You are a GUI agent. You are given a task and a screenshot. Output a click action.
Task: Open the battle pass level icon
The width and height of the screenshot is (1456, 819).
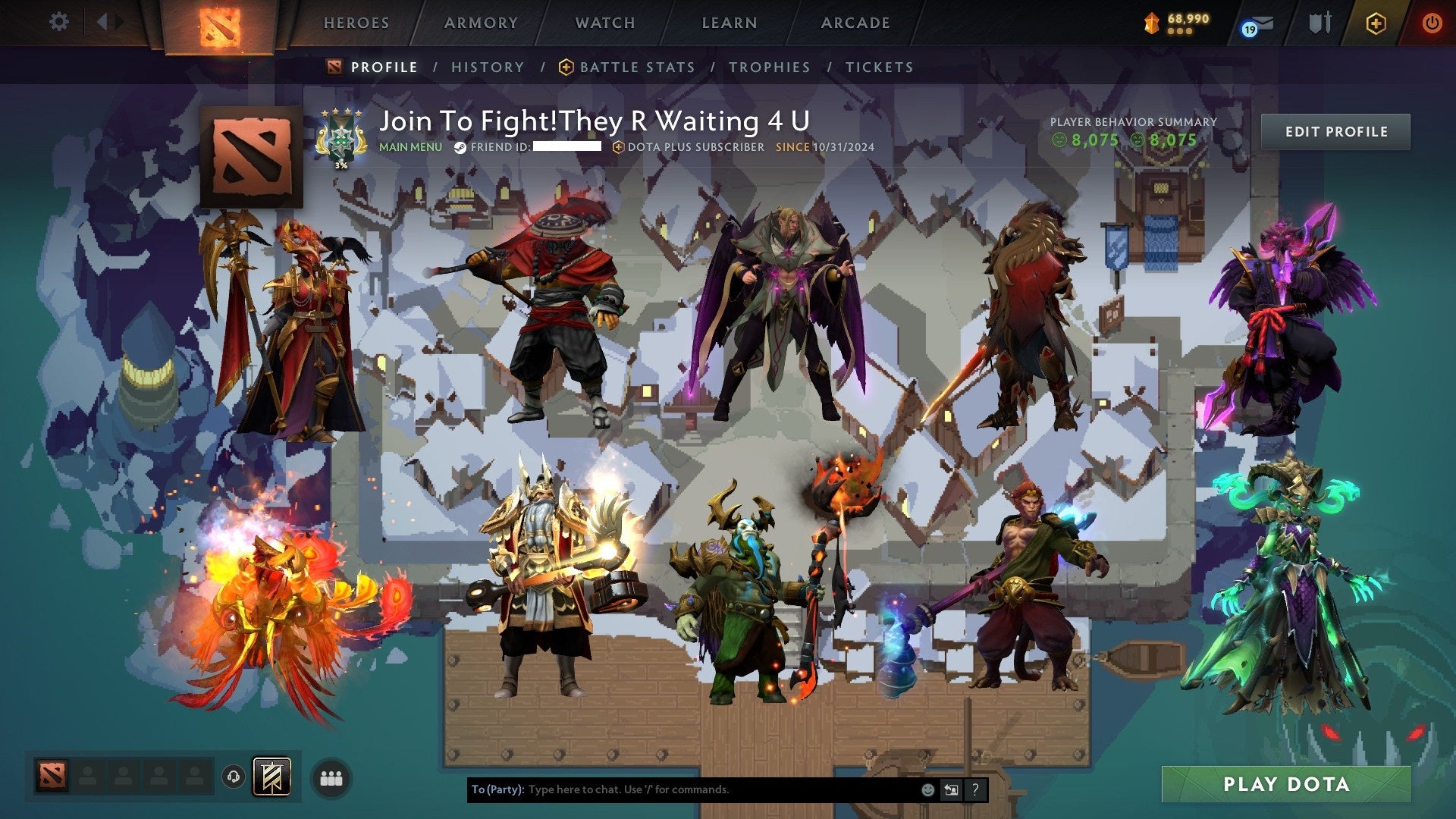(1150, 24)
